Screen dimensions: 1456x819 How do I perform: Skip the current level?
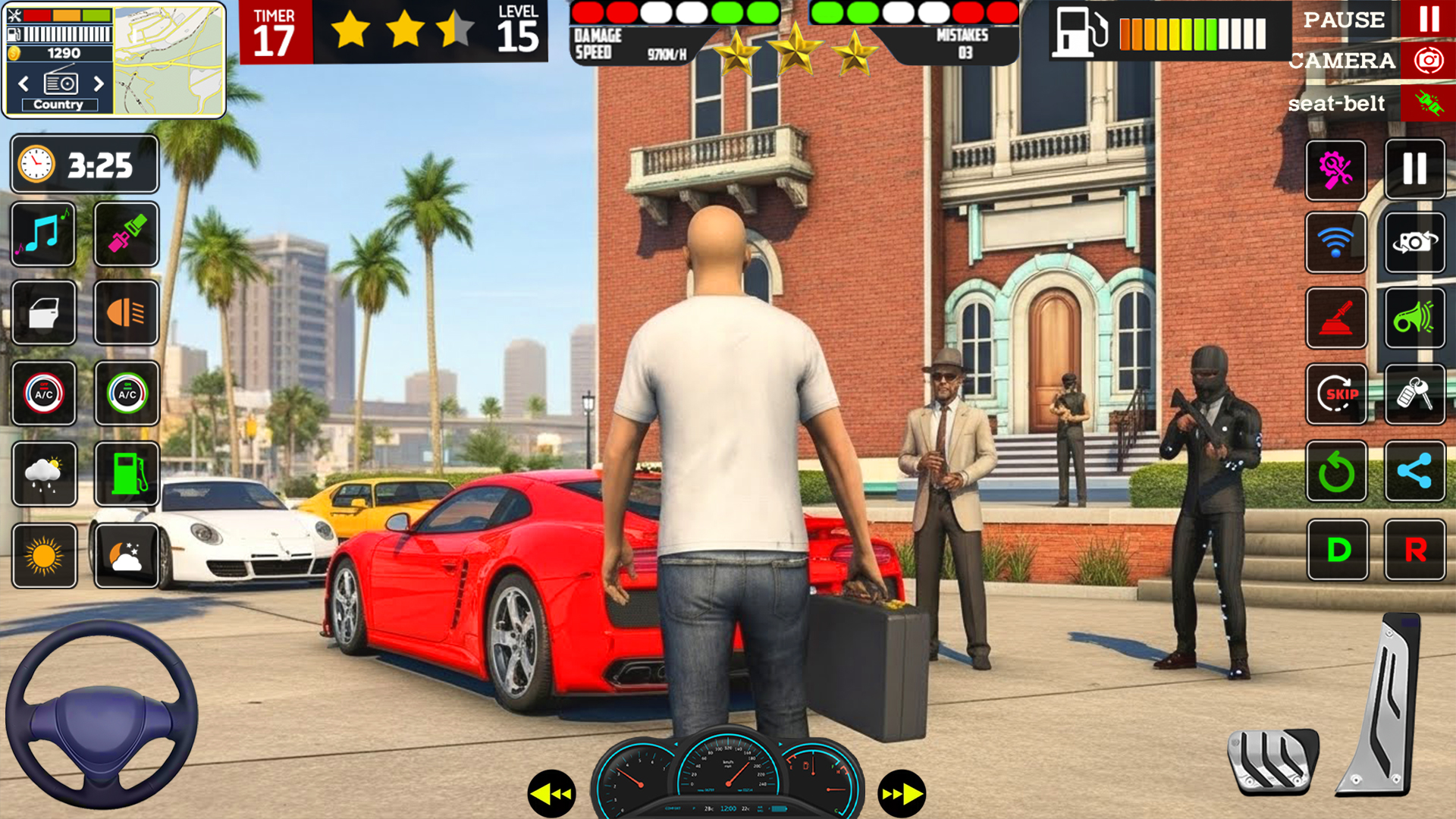coord(1337,394)
